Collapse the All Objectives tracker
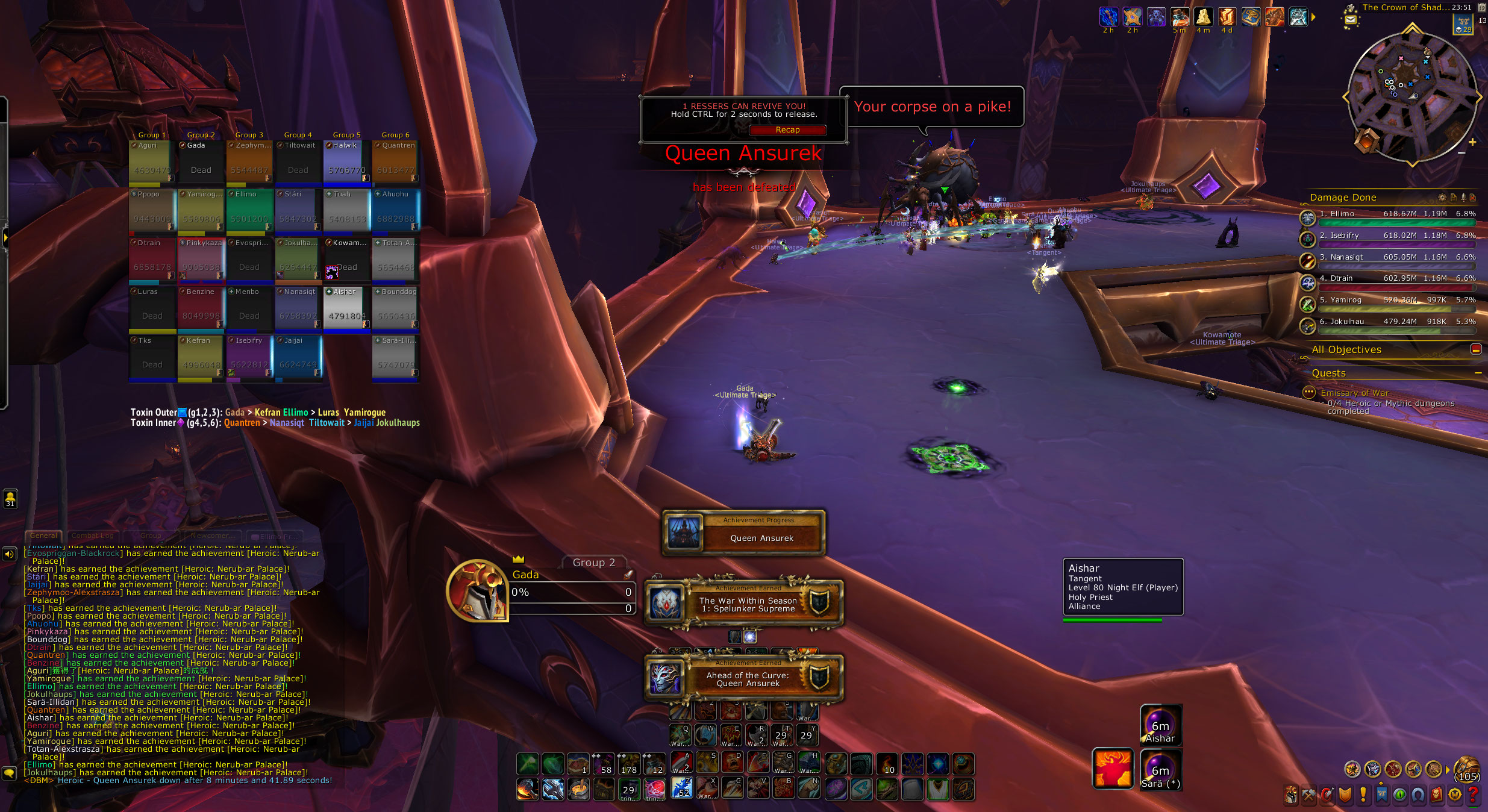 pyautogui.click(x=1475, y=349)
